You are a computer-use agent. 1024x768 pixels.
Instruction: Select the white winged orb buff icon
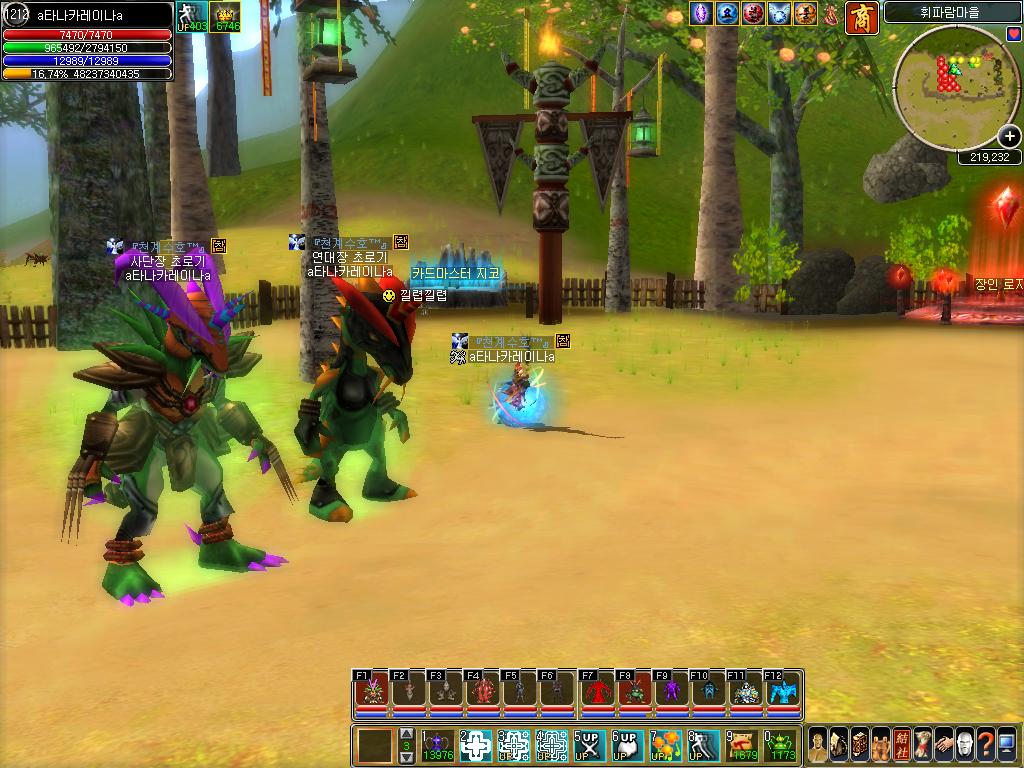(779, 14)
